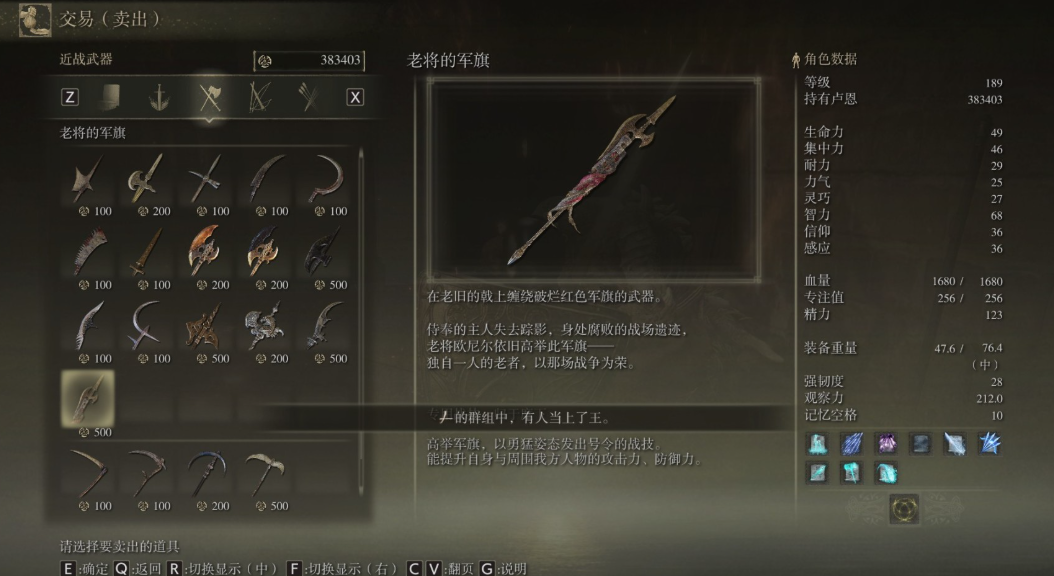Pick the blue-bladed scythe slot
Image resolution: width=1054 pixels, height=576 pixels.
click(x=206, y=472)
